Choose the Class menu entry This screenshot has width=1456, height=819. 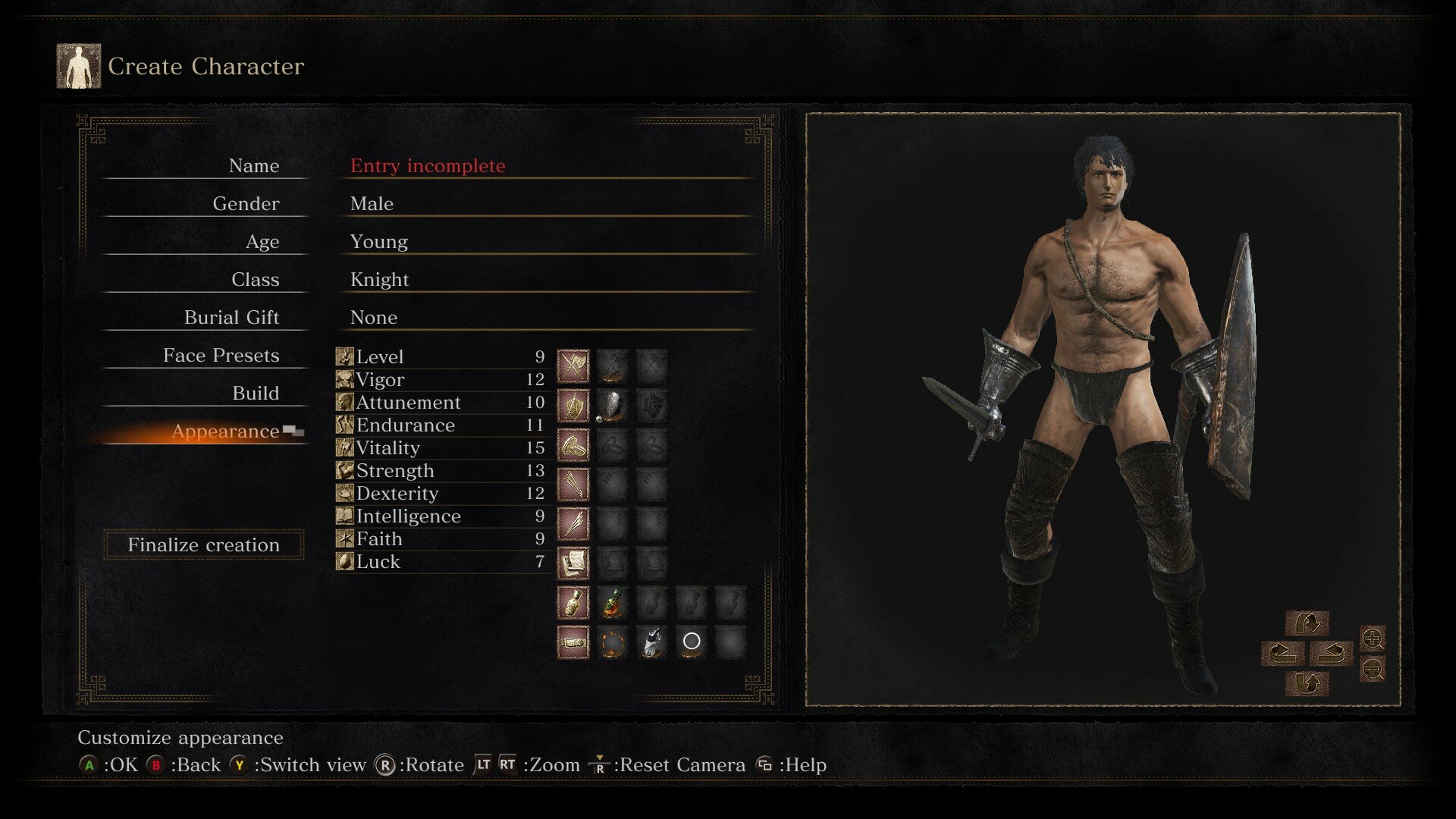coord(255,280)
